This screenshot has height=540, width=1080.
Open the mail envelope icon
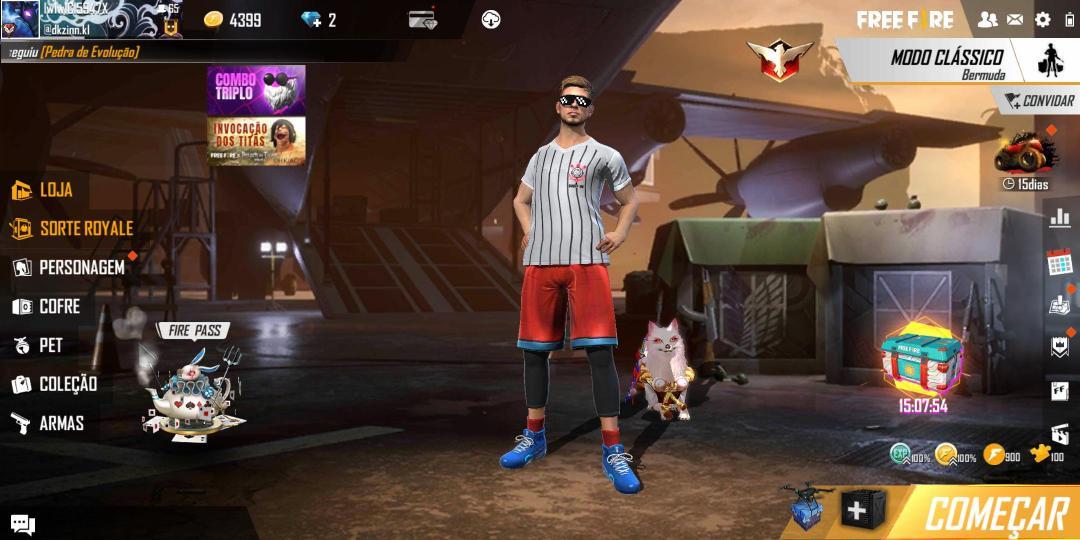pyautogui.click(x=1015, y=19)
